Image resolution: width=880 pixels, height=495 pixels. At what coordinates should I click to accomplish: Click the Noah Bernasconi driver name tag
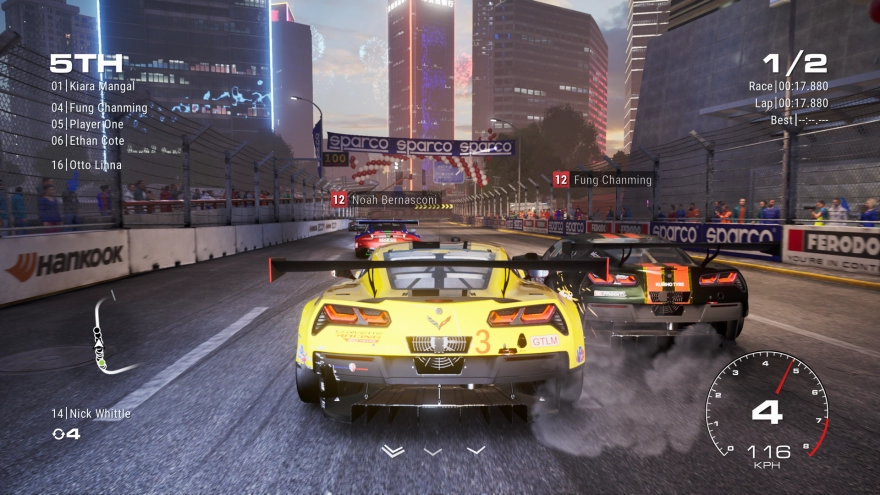(387, 200)
